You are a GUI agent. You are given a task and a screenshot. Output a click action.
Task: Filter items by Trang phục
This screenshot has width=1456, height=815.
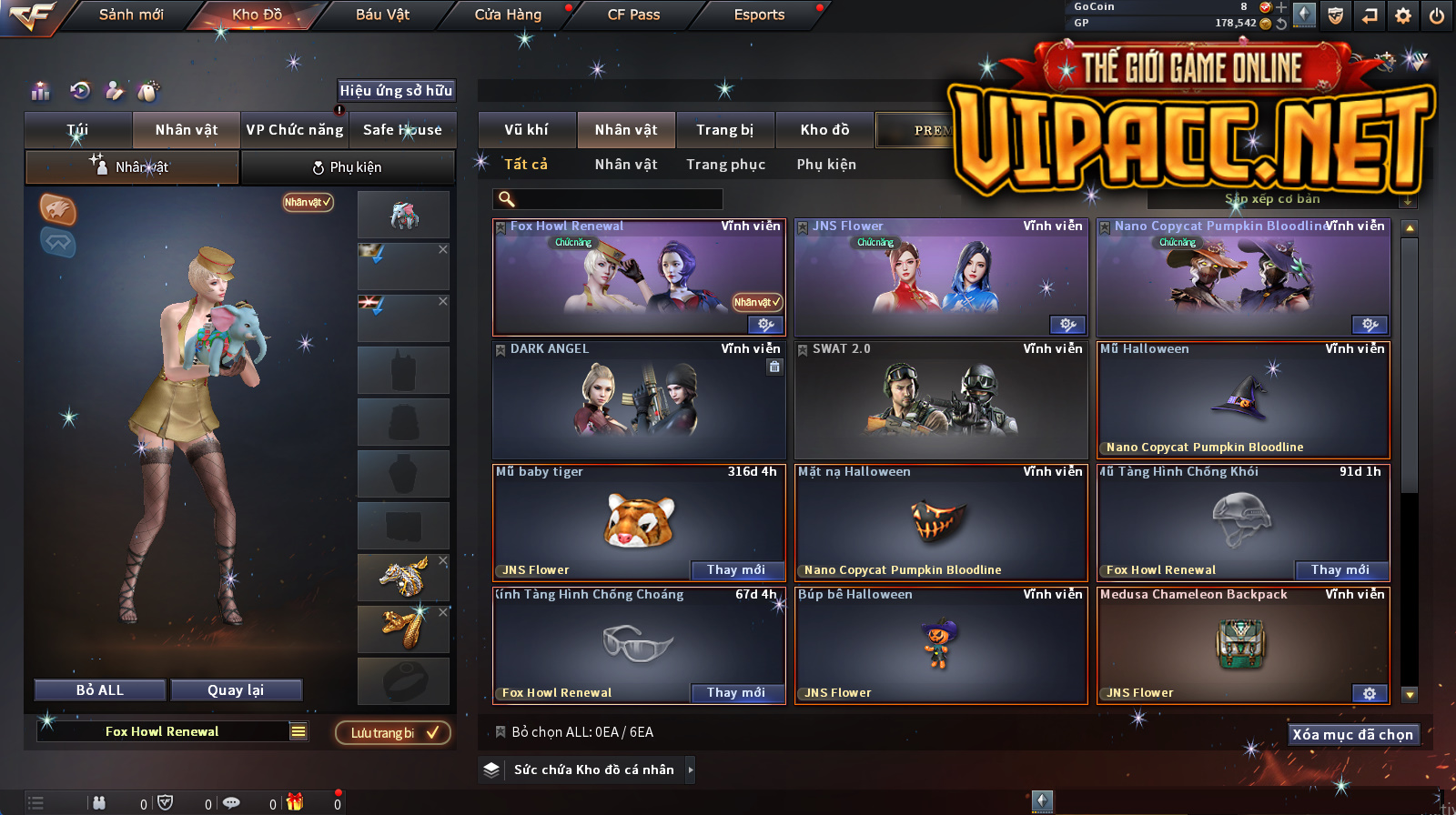point(725,165)
